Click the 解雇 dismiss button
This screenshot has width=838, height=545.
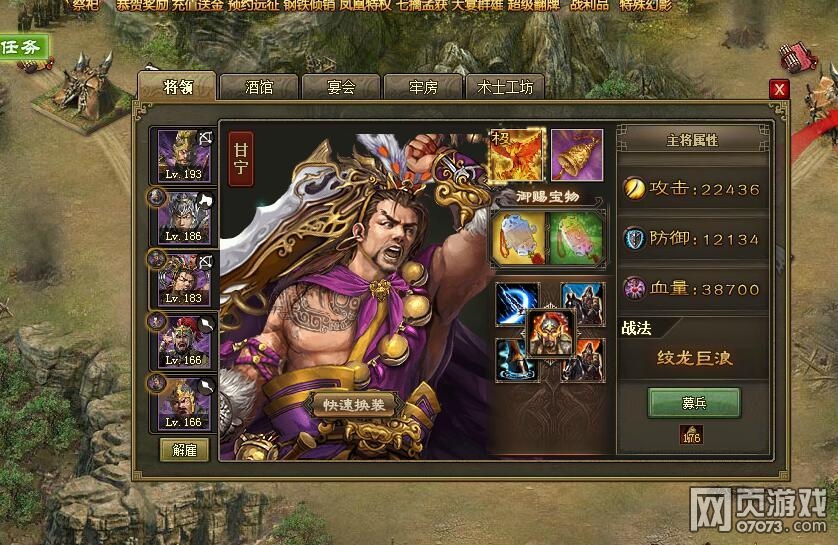pos(184,450)
